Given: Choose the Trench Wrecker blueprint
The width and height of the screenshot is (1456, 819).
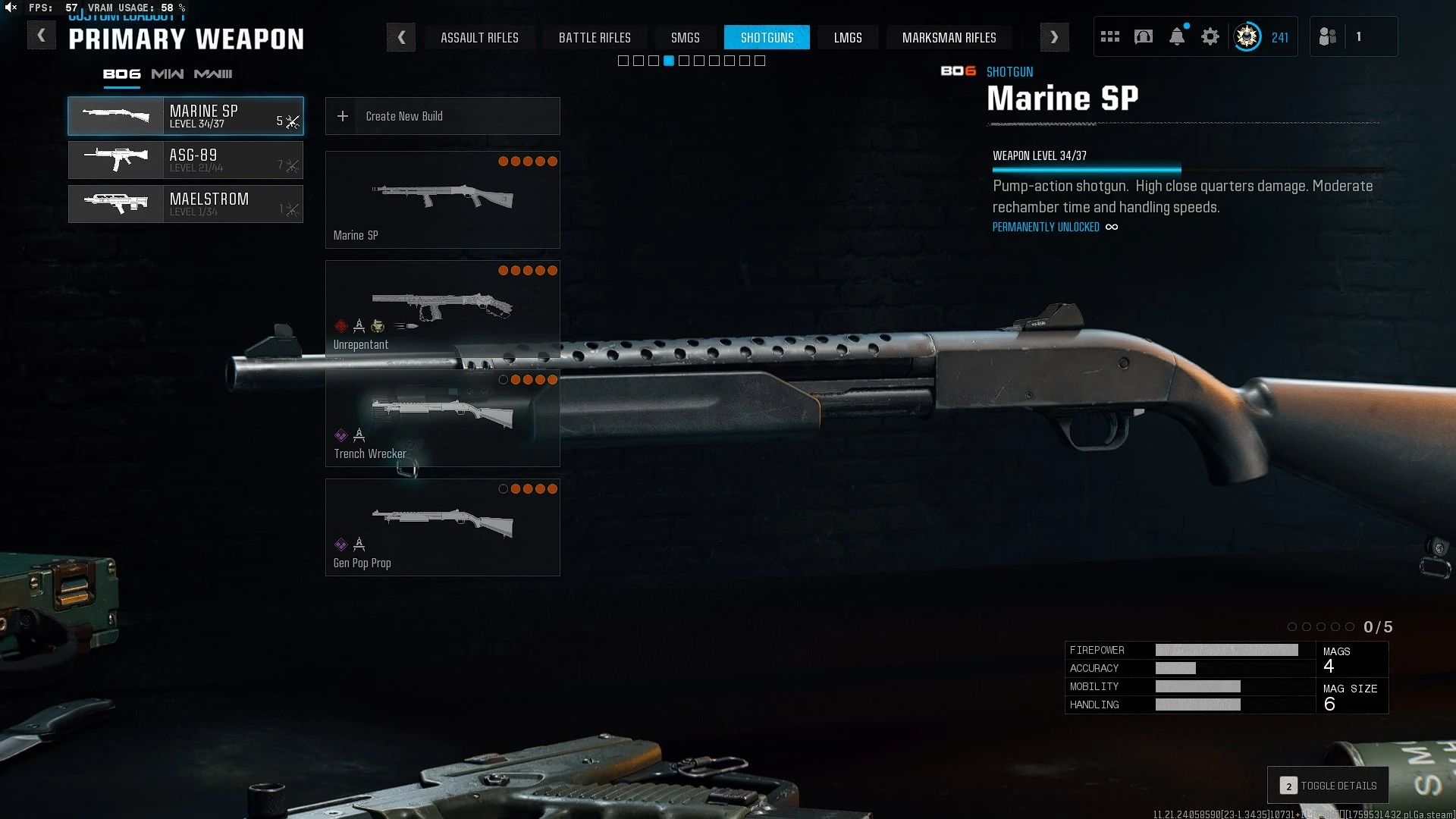Looking at the screenshot, I should (442, 418).
